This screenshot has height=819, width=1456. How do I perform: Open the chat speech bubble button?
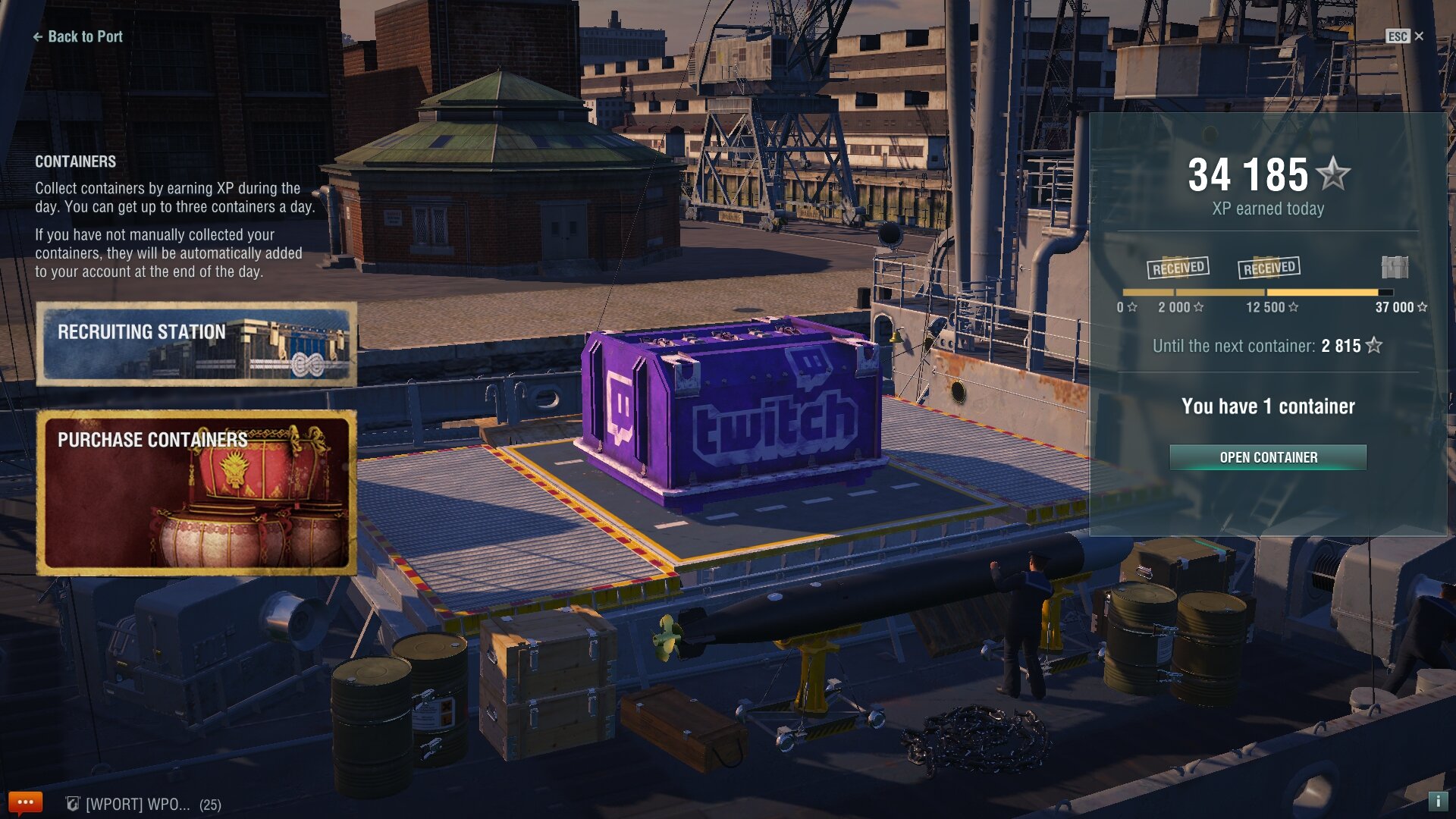point(25,802)
